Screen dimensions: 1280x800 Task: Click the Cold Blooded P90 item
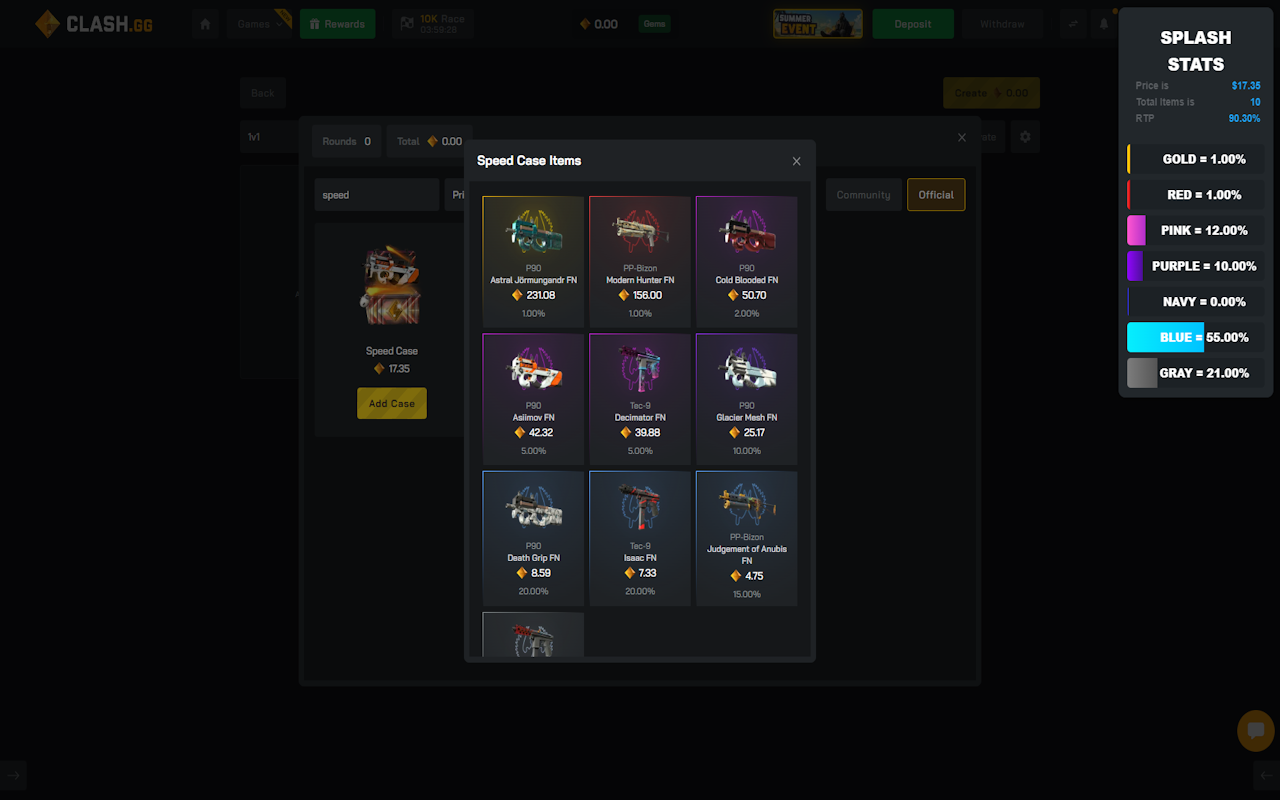(746, 261)
